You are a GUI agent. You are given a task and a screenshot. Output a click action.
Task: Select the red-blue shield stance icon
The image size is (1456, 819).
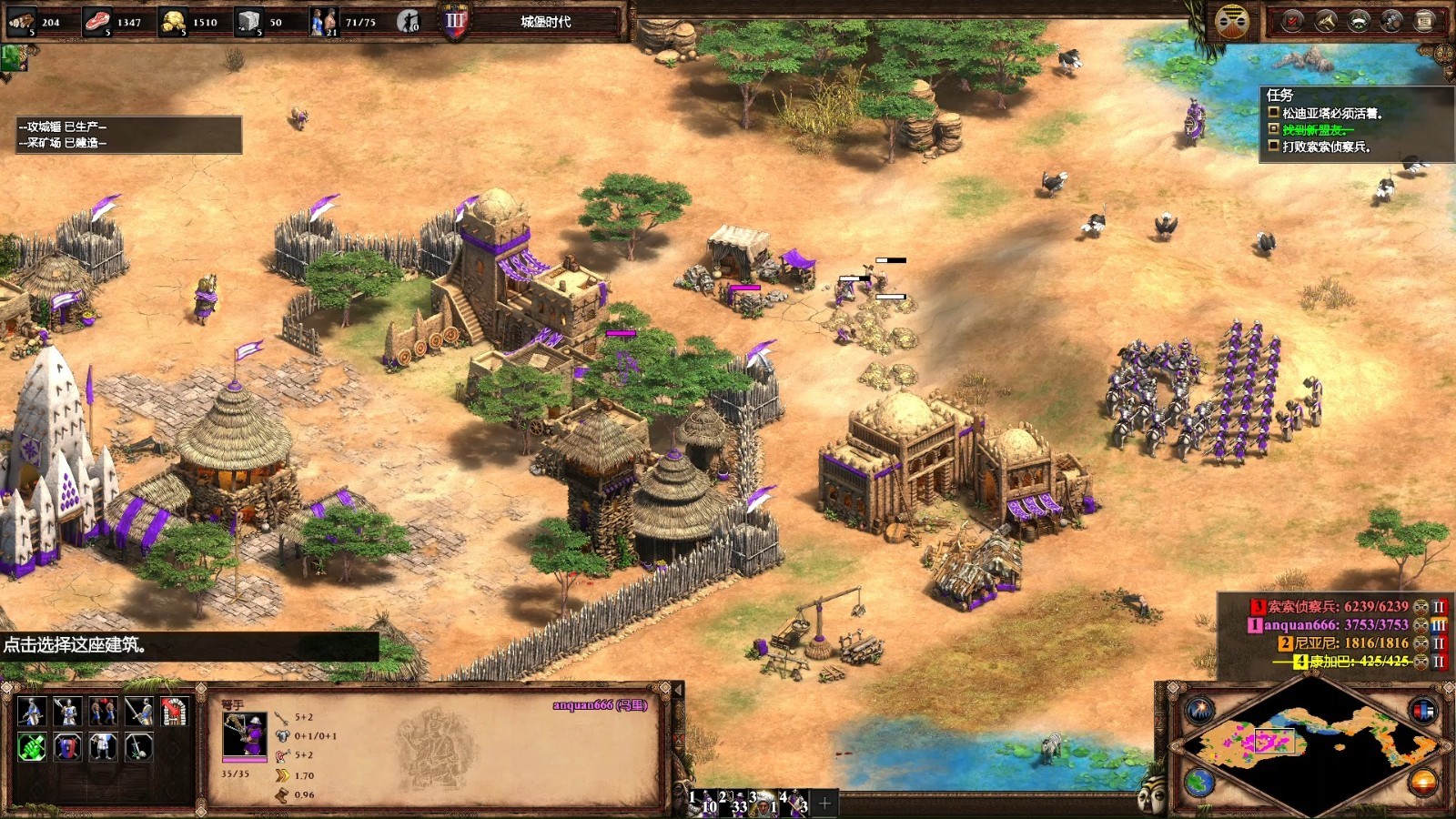[66, 747]
